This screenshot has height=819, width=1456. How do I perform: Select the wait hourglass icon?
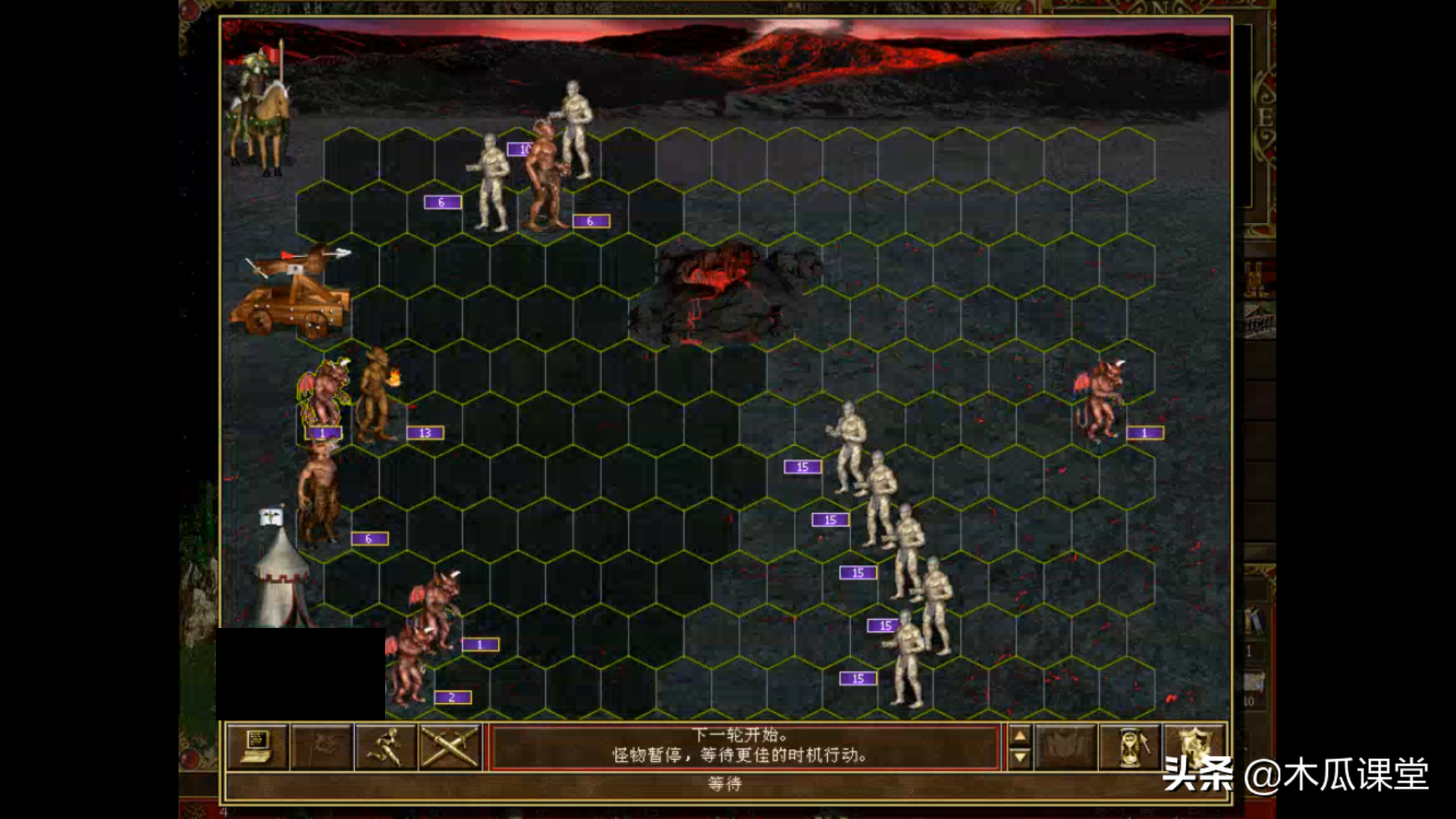(1129, 747)
